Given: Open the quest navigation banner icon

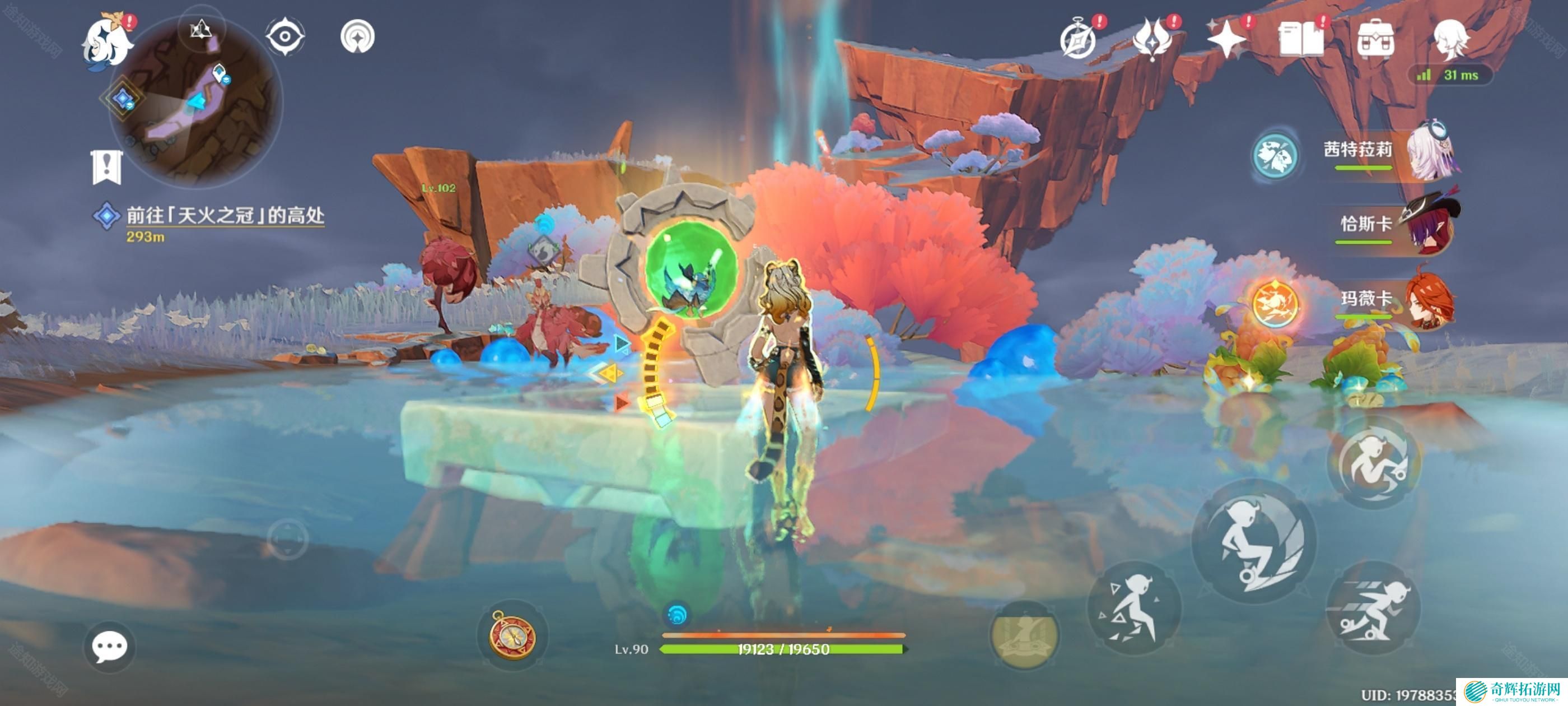Looking at the screenshot, I should click(x=107, y=166).
